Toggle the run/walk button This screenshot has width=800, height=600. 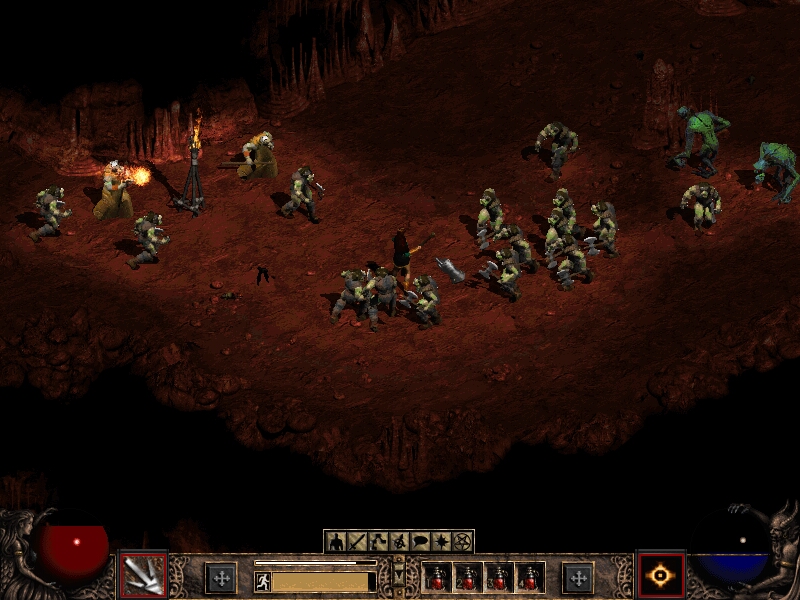[x=263, y=581]
